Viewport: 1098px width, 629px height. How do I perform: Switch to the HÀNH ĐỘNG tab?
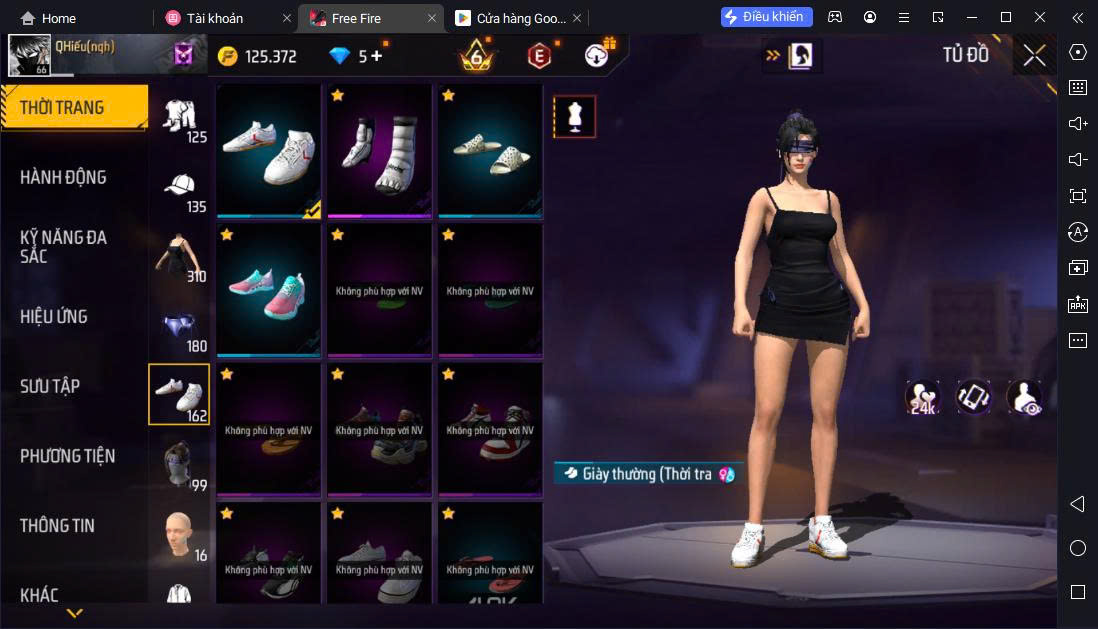coord(63,177)
